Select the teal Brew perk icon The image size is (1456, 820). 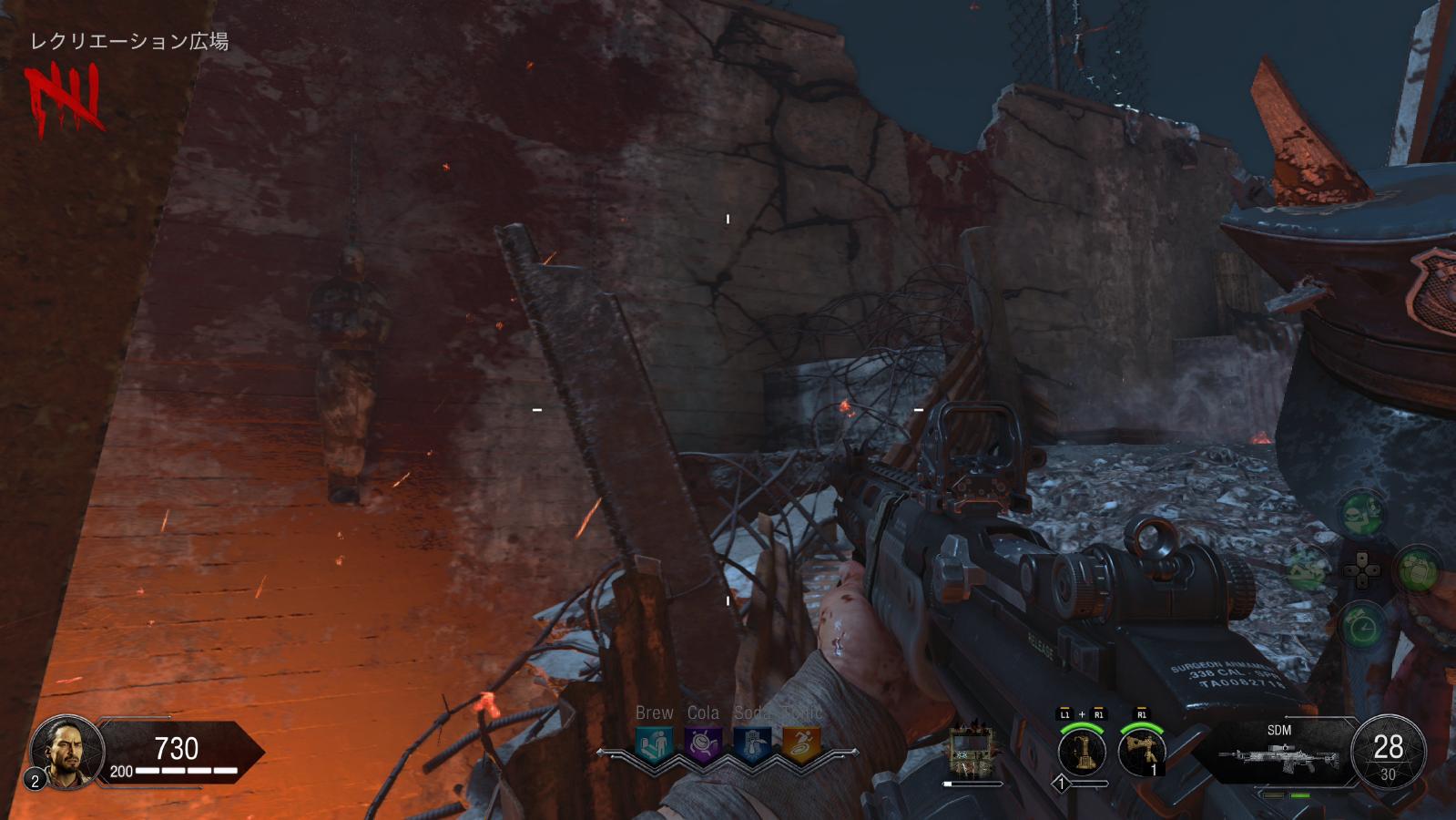[654, 745]
